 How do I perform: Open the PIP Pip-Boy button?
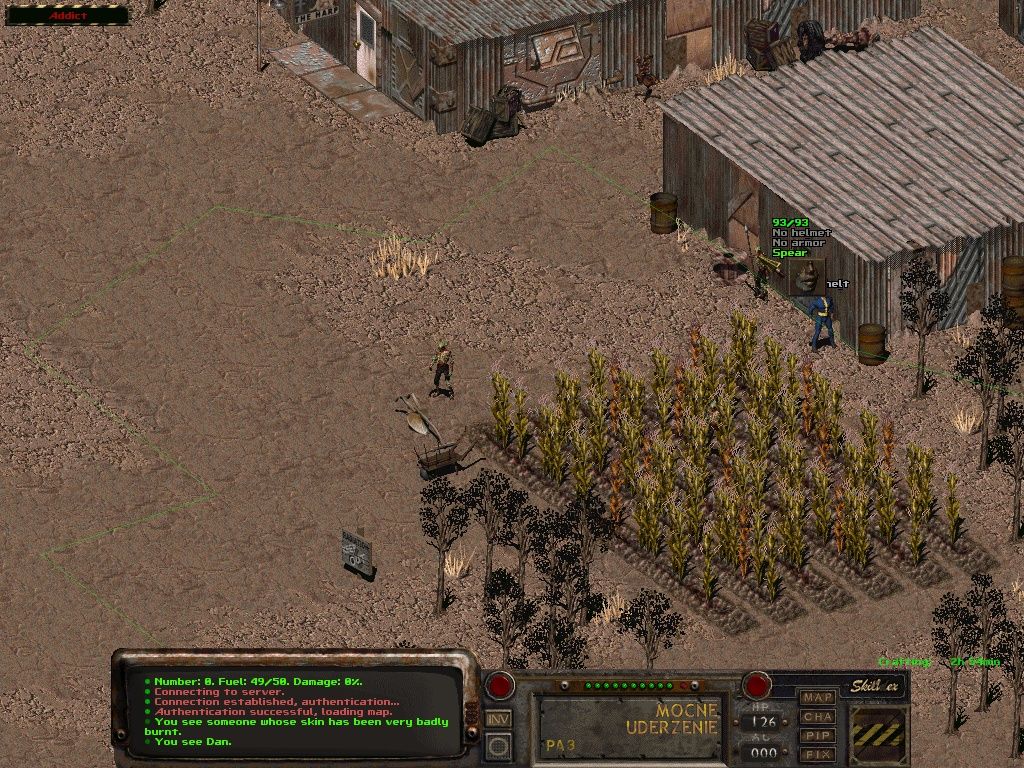[818, 735]
